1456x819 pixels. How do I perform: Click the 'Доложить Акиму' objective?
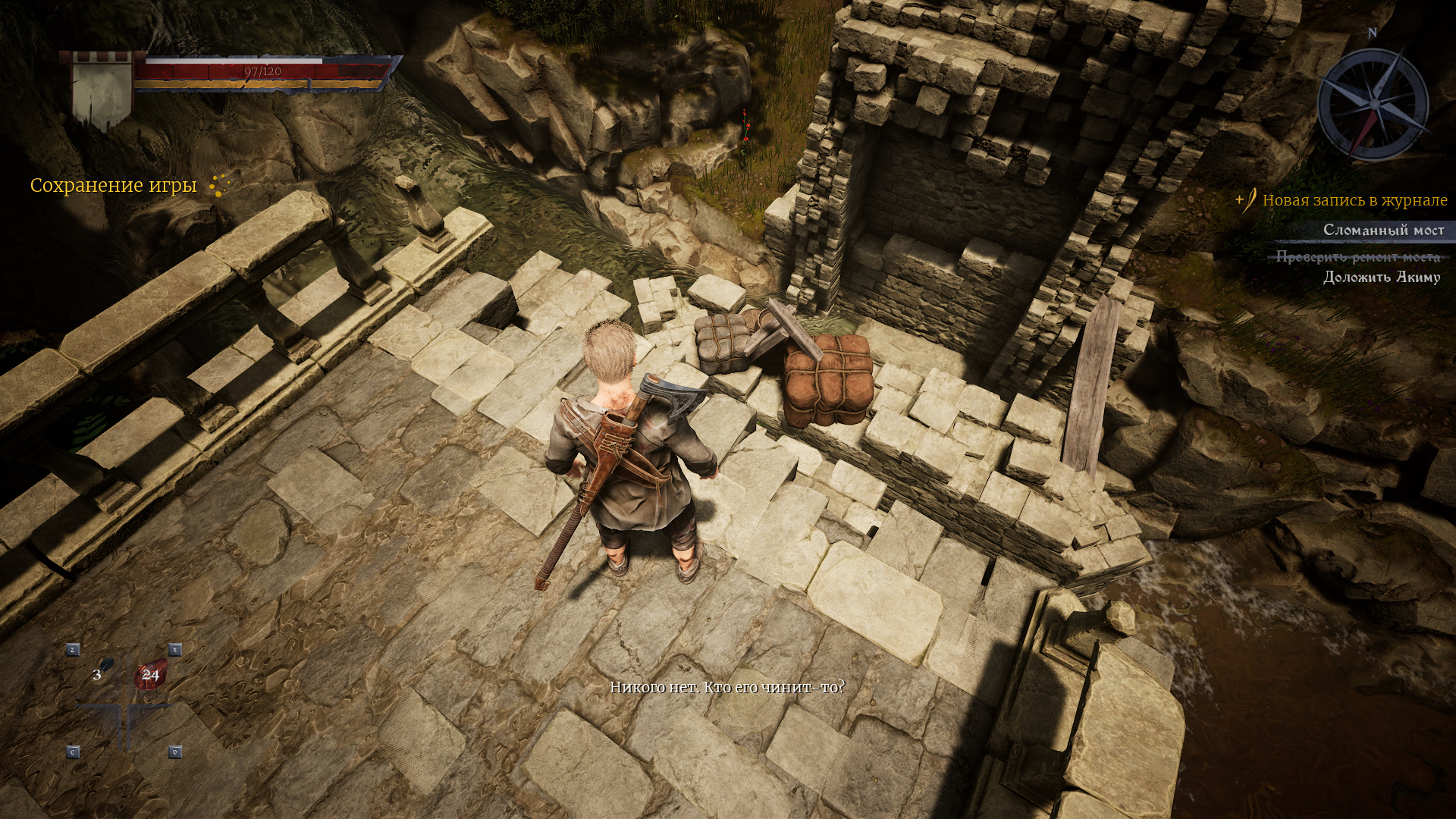(1381, 278)
